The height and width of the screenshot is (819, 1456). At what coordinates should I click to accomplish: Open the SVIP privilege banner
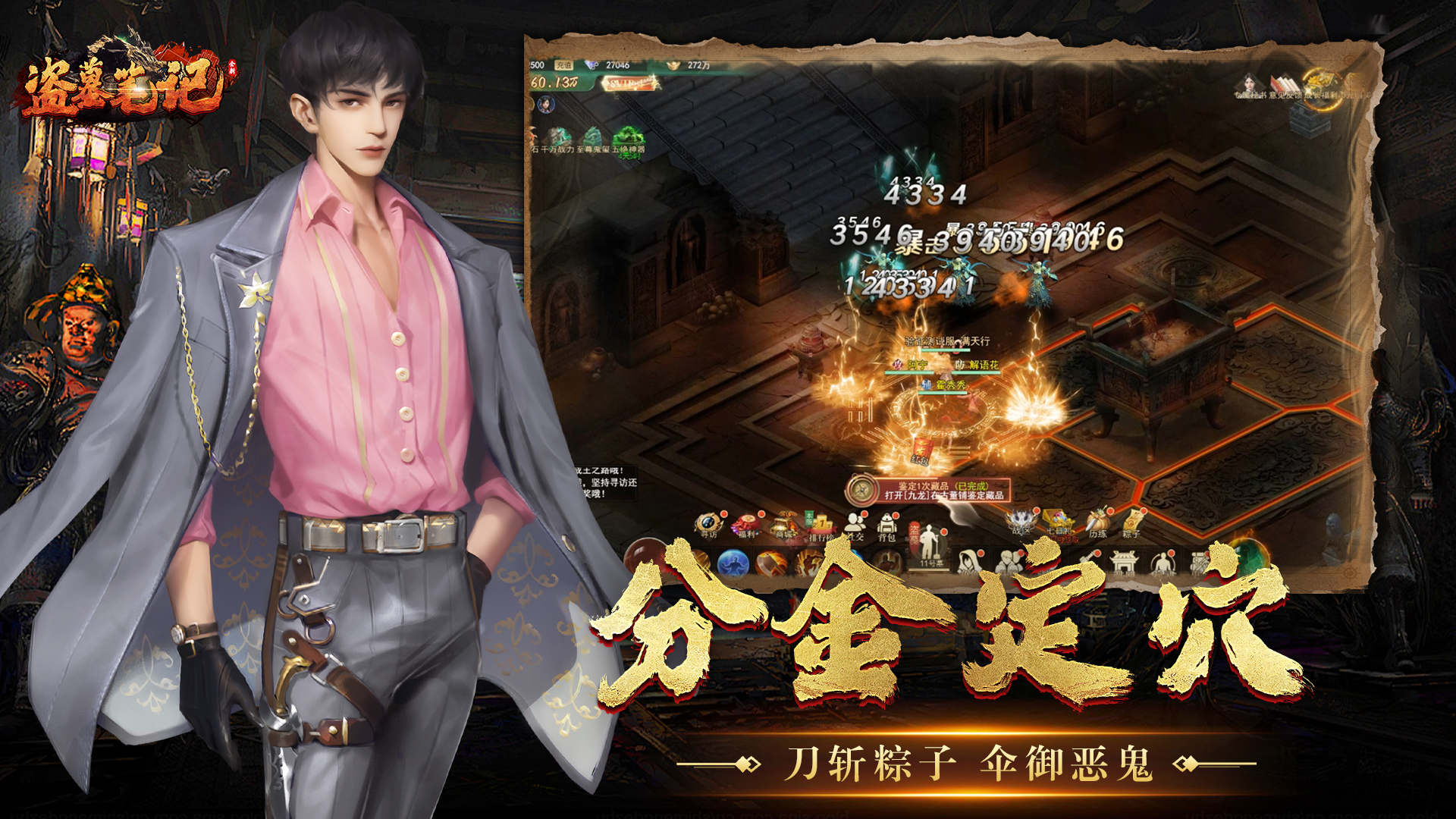630,83
